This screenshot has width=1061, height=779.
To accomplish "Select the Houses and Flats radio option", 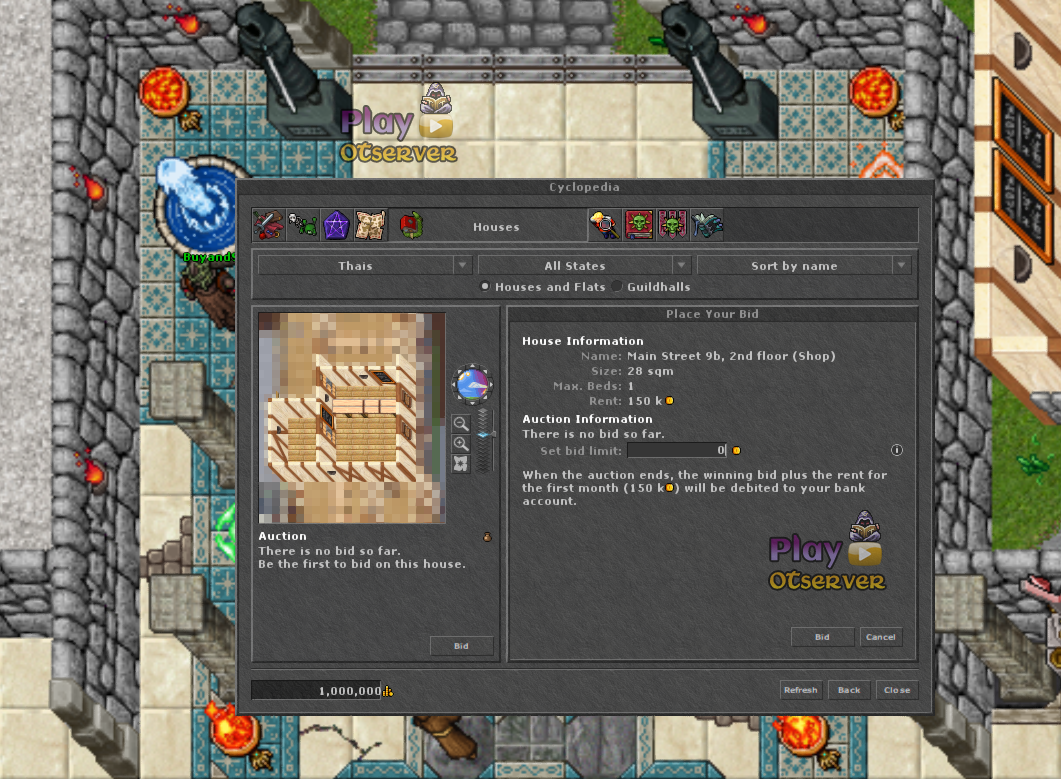I will click(x=485, y=287).
